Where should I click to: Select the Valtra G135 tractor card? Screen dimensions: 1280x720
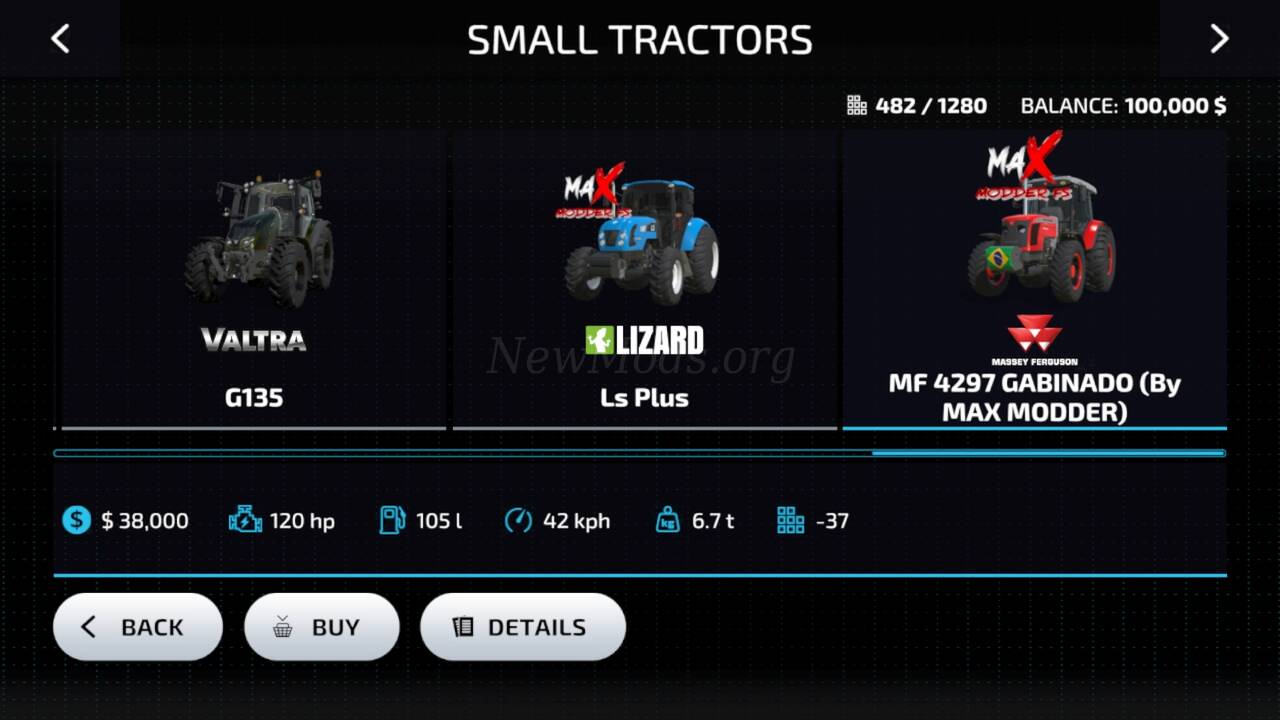pyautogui.click(x=254, y=280)
